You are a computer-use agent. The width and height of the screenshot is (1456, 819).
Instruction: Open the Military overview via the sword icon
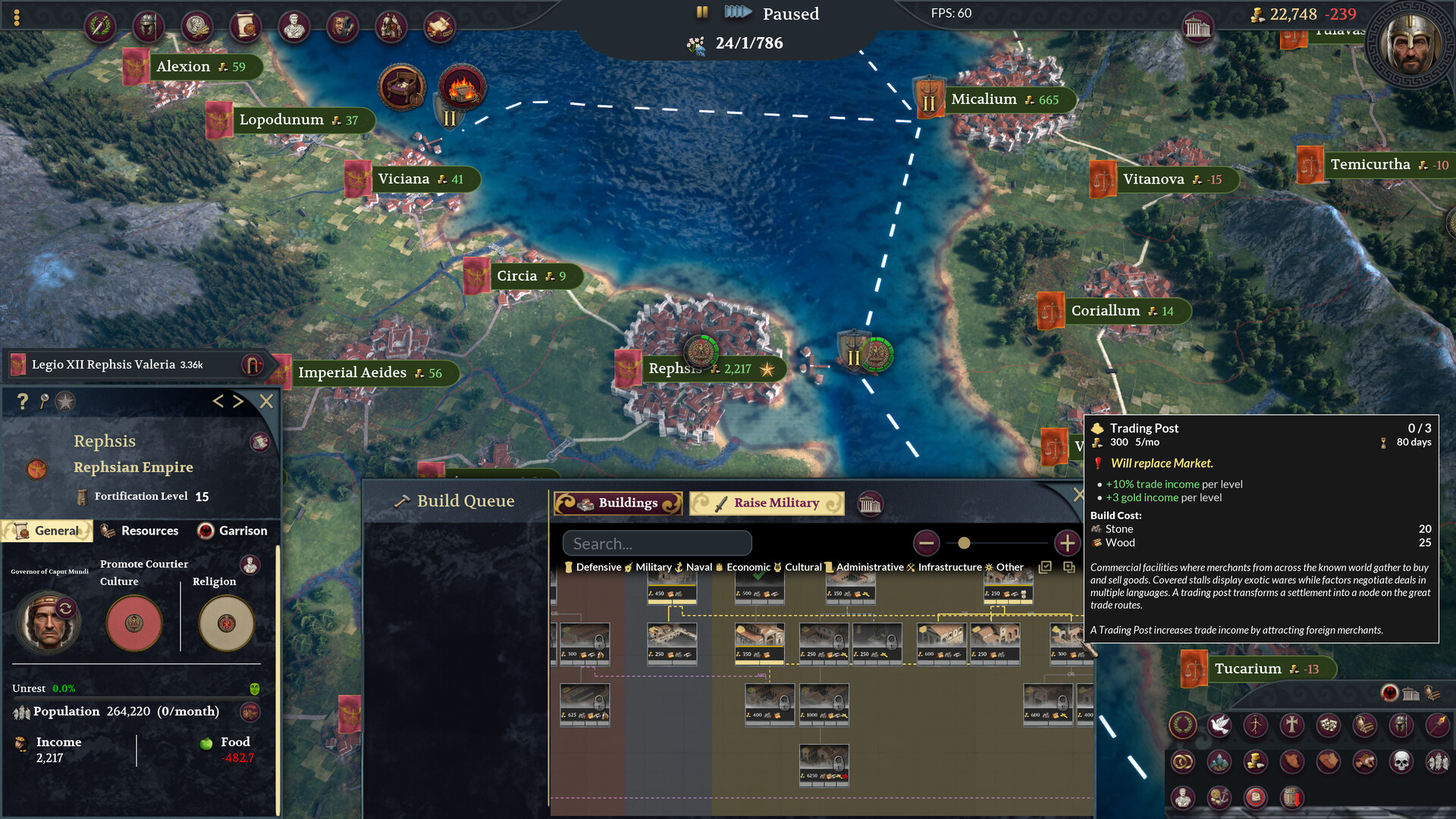(x=99, y=25)
